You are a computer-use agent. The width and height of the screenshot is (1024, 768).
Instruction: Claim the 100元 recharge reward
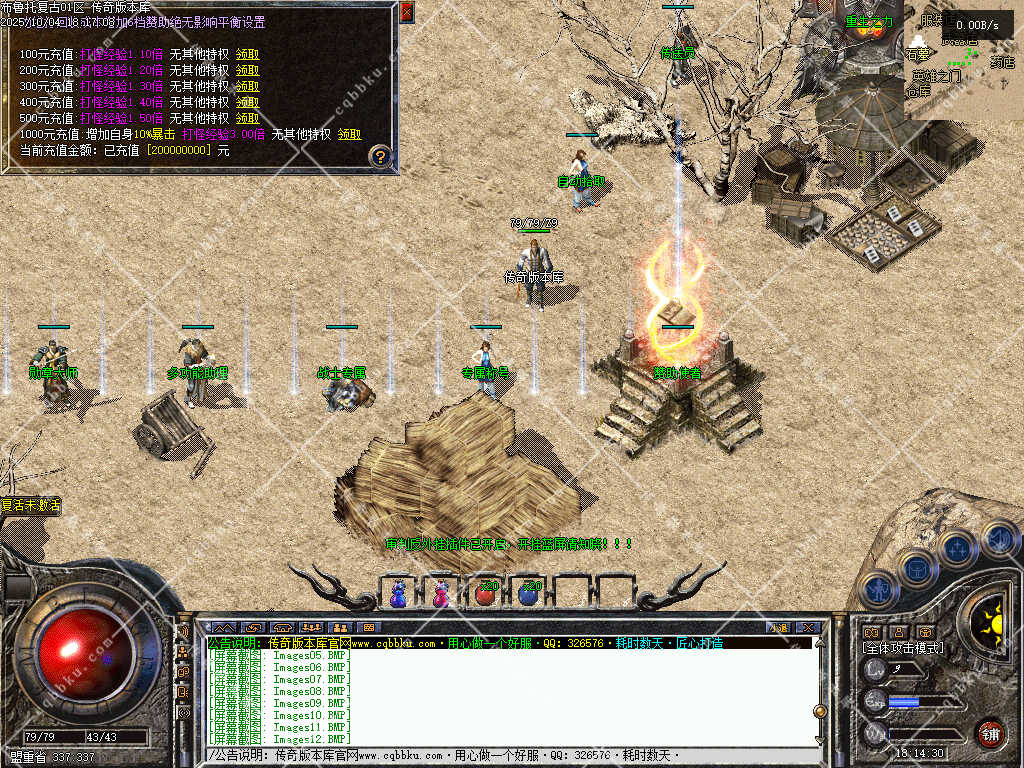pyautogui.click(x=247, y=54)
